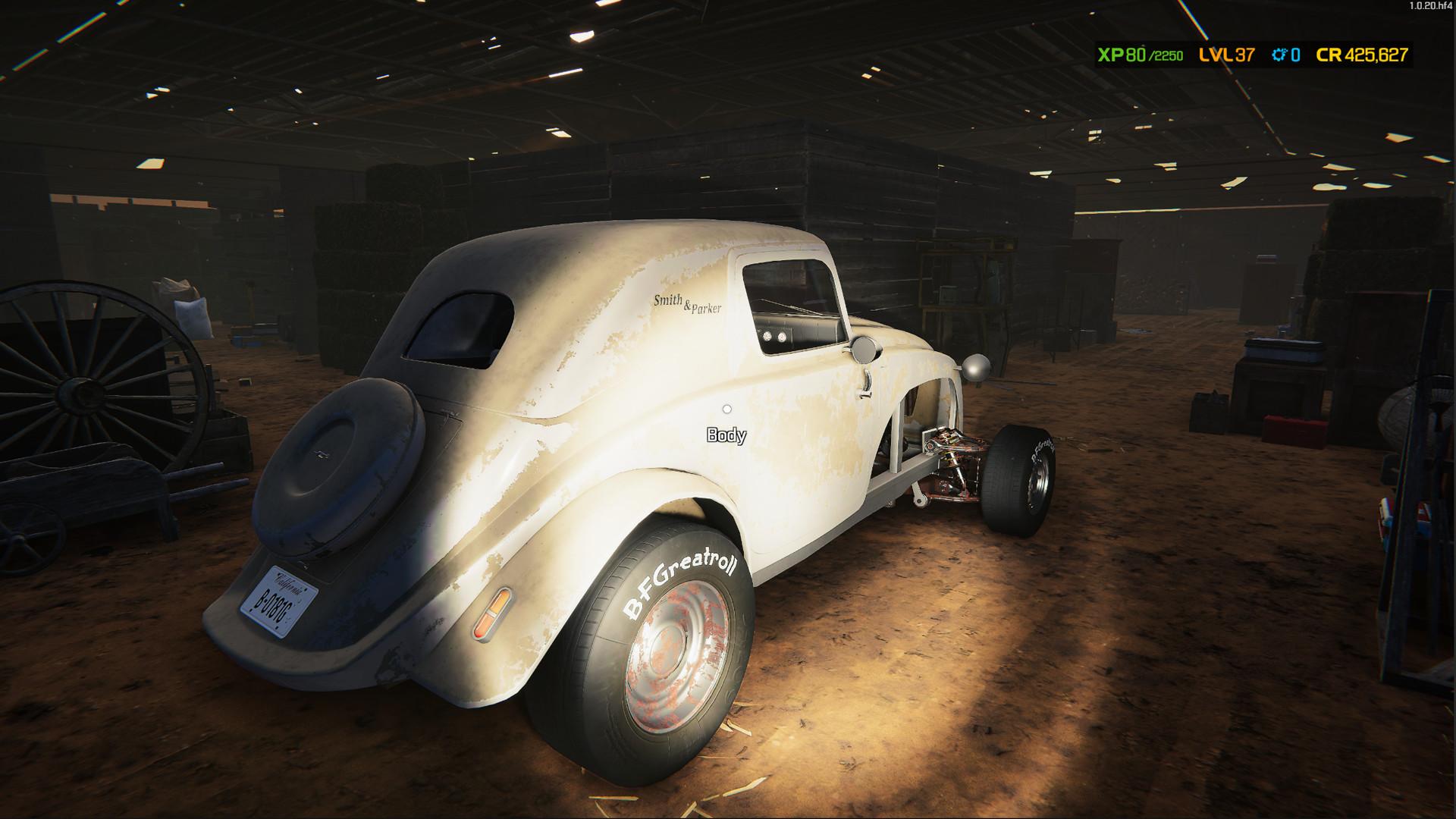Select the Body label under the marker
This screenshot has width=1456, height=819.
[726, 435]
